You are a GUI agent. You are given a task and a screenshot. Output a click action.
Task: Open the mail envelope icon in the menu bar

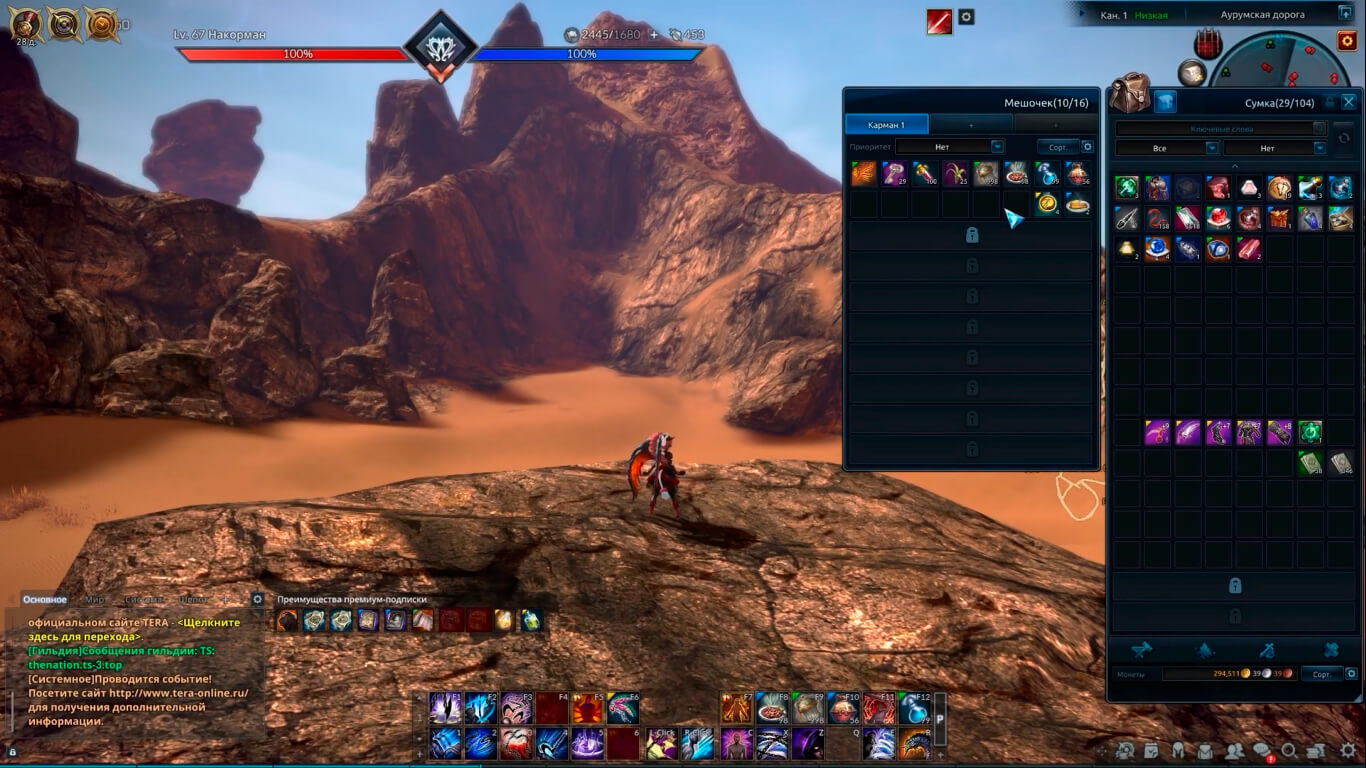[x=1206, y=751]
